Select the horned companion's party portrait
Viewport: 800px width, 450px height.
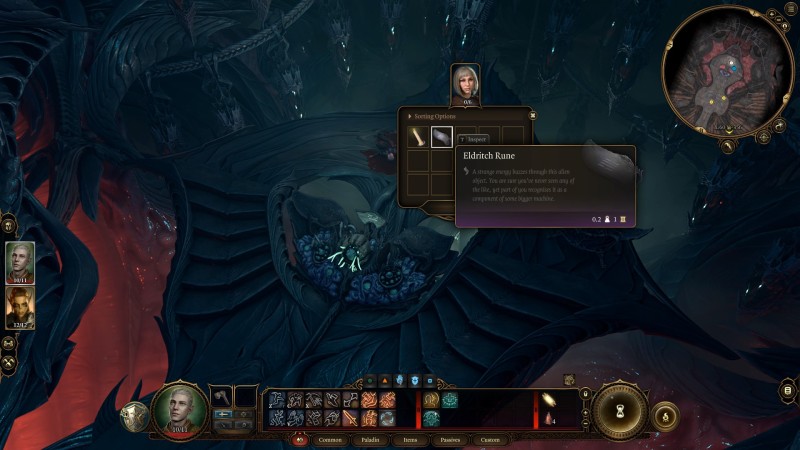(x=20, y=307)
